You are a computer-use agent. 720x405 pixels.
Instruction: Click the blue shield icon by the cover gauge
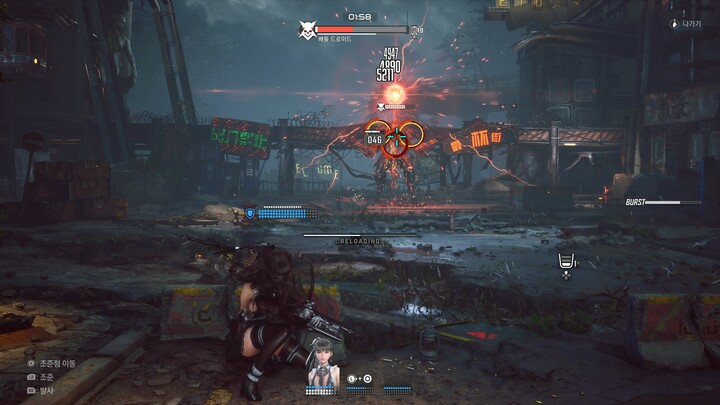[x=250, y=212]
